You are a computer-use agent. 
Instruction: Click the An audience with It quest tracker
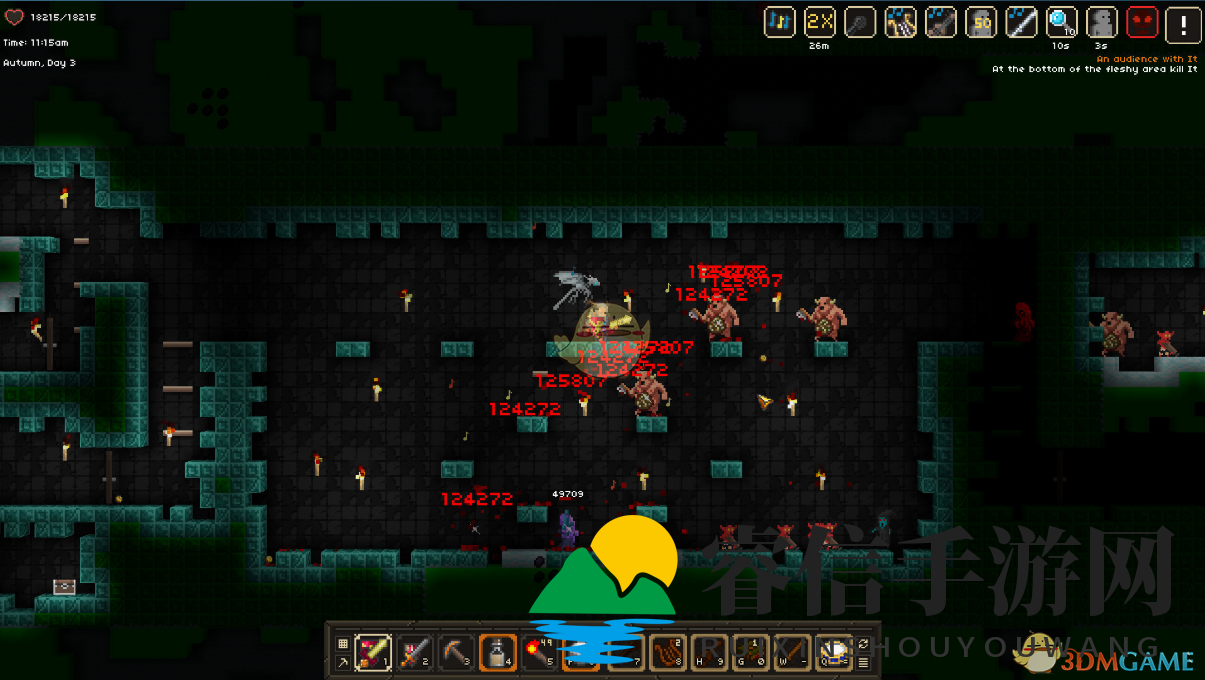1146,59
